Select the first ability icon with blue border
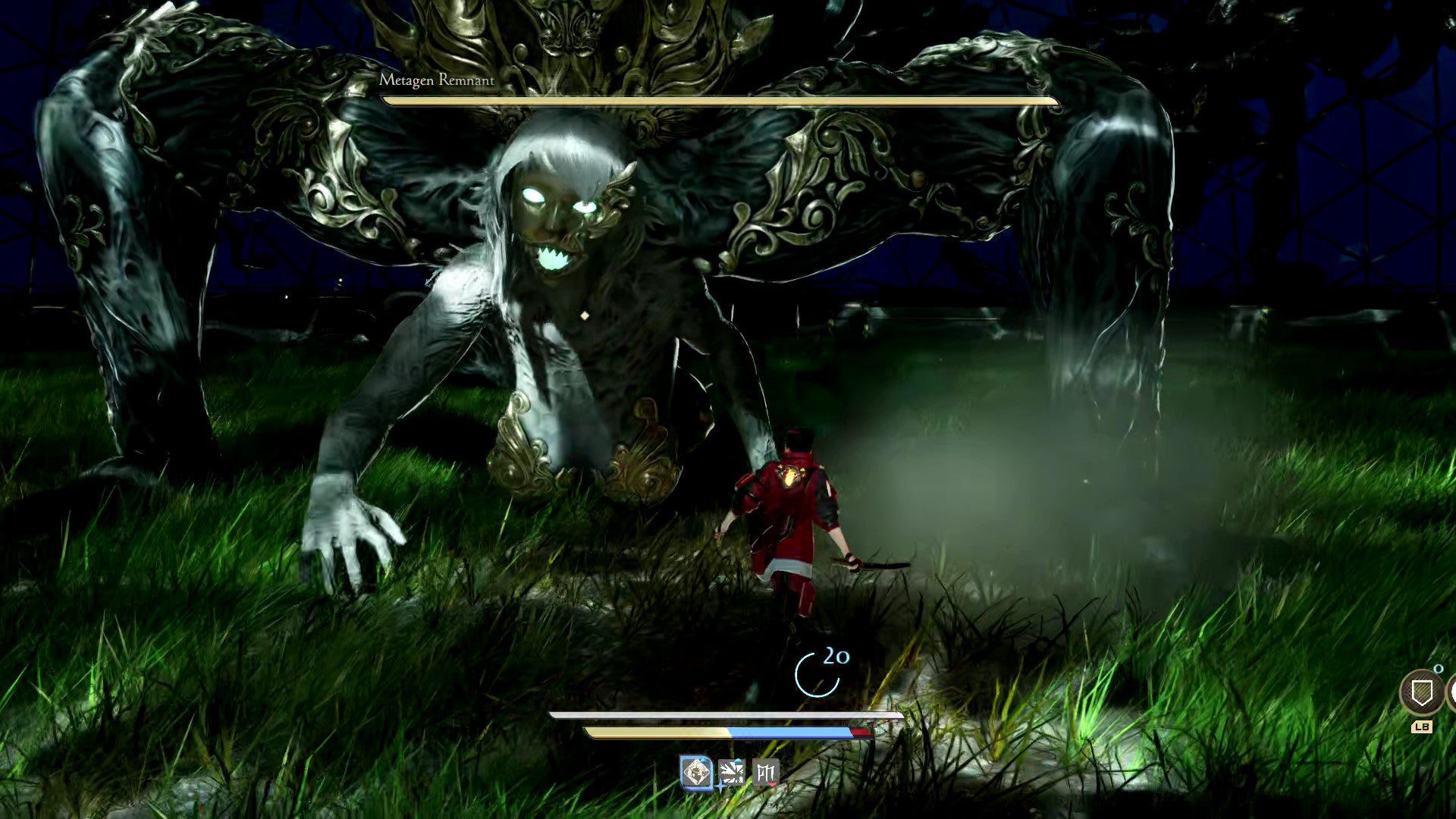Screen dimensions: 1456x819 coord(696,773)
